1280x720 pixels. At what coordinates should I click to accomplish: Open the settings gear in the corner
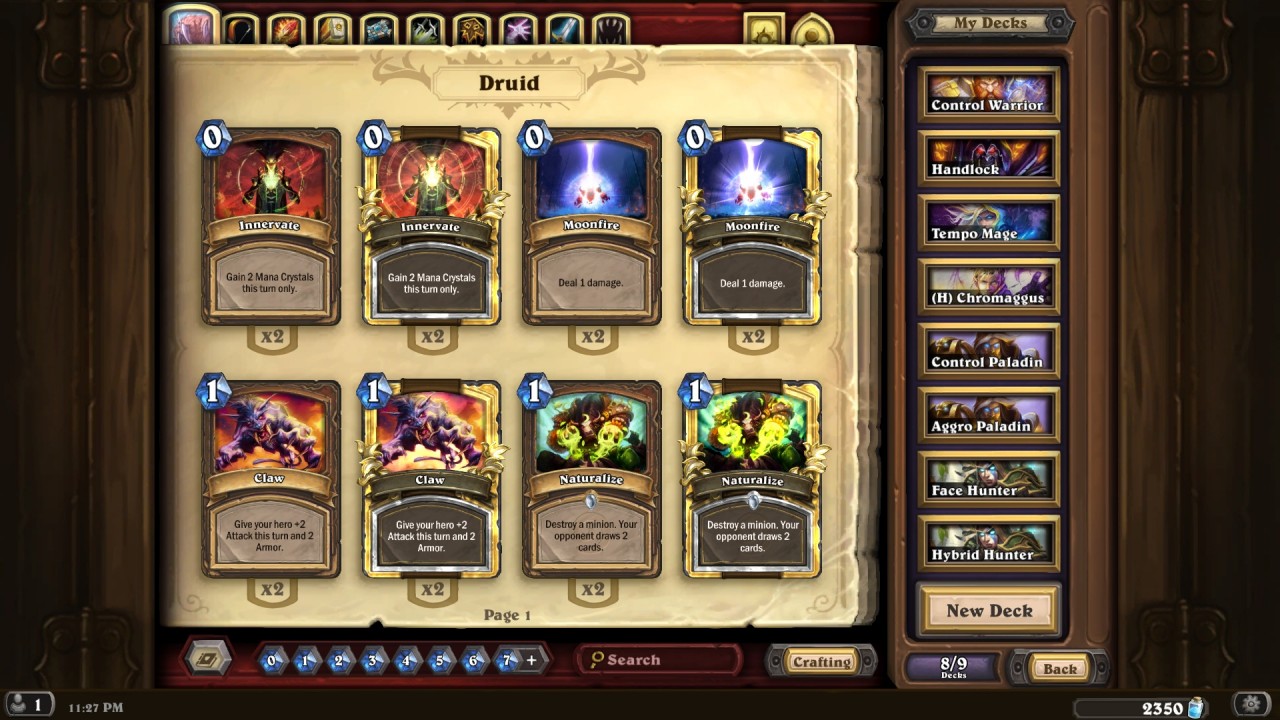coord(1251,703)
